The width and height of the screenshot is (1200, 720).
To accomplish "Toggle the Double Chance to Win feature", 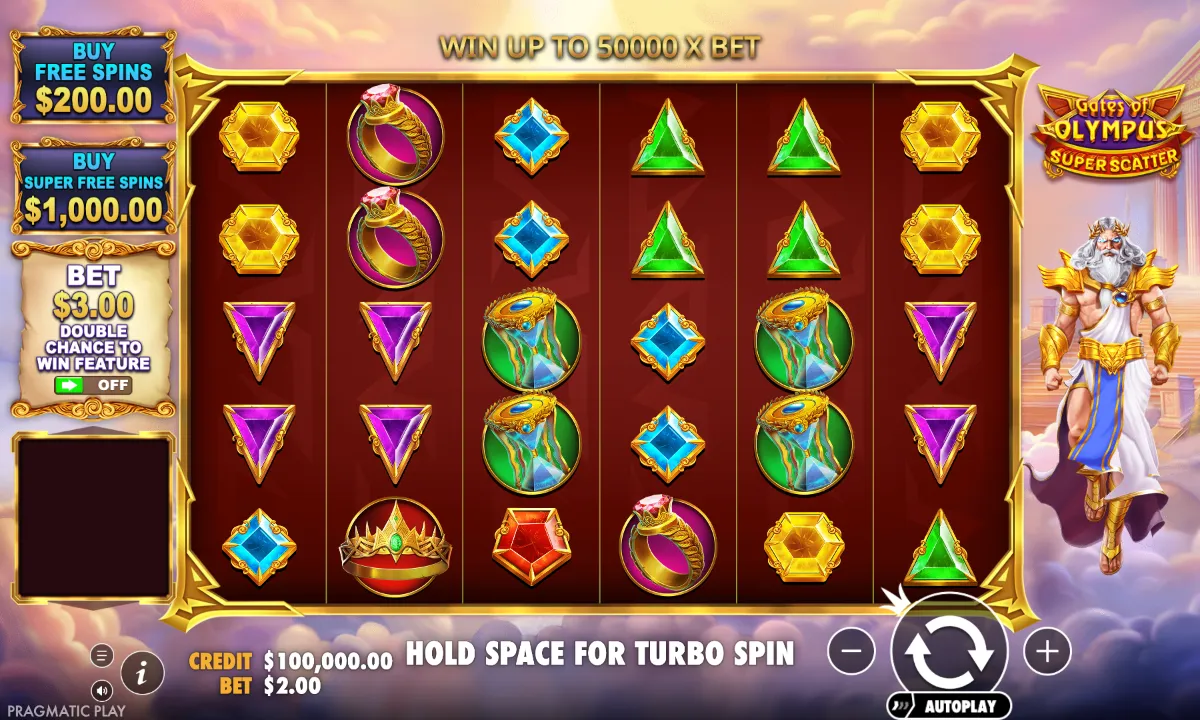I will coord(94,384).
